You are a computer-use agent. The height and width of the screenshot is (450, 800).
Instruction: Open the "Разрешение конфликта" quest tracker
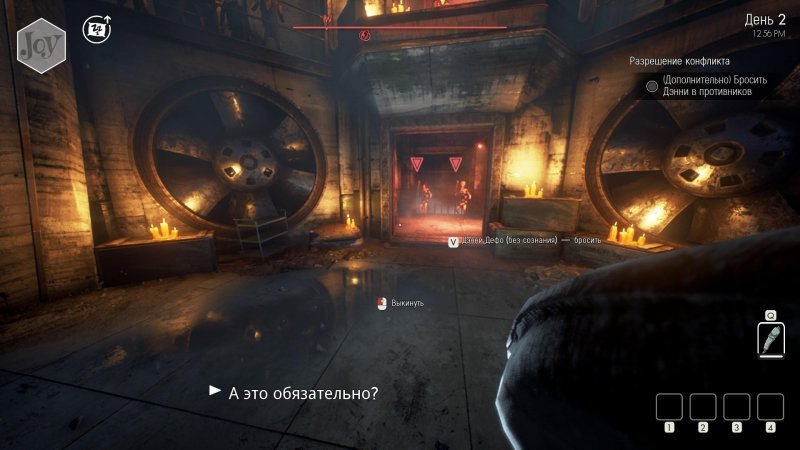(x=686, y=61)
